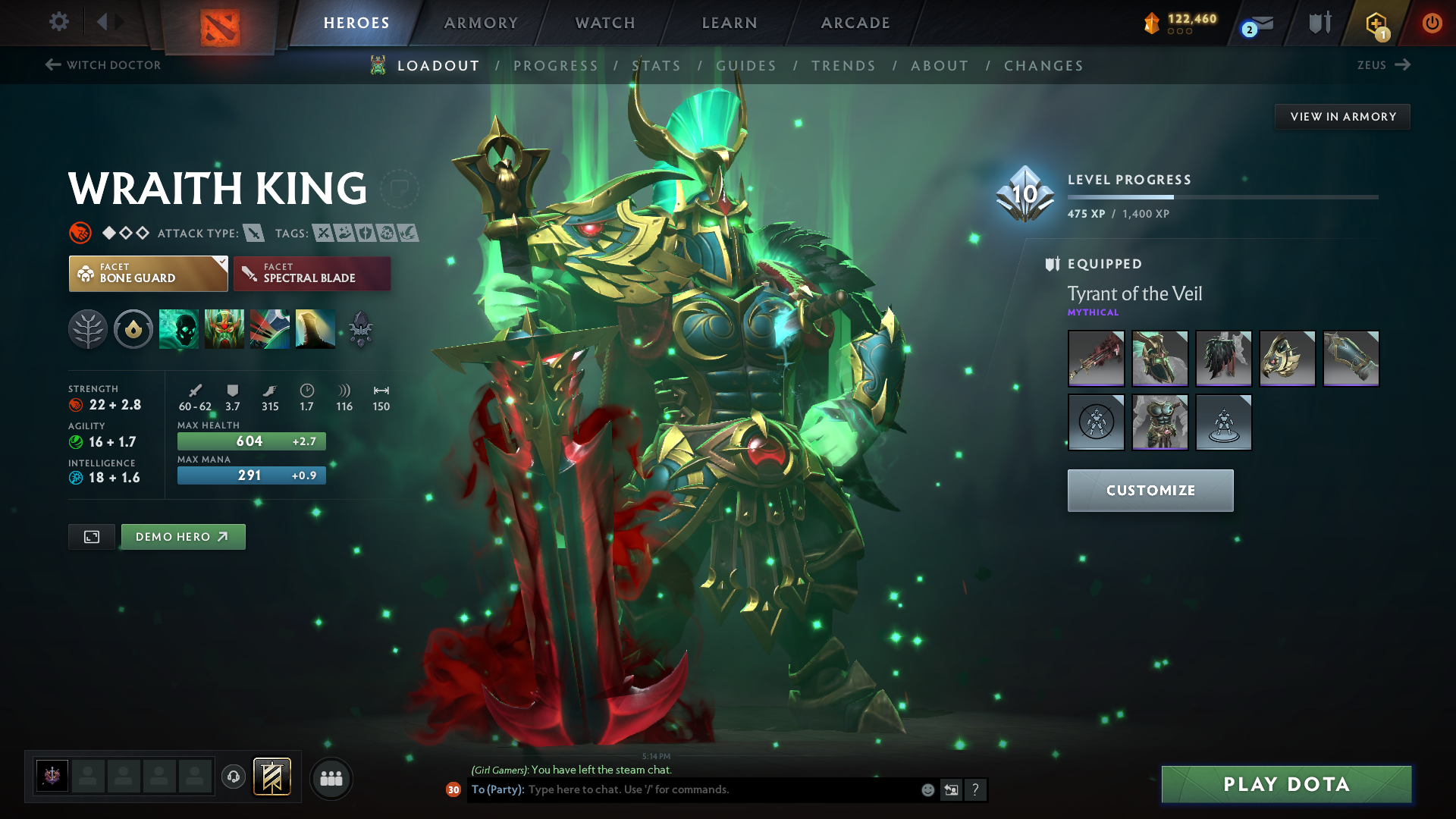
Task: Expand the Bone Guard facet dropdown arrow
Action: [221, 262]
